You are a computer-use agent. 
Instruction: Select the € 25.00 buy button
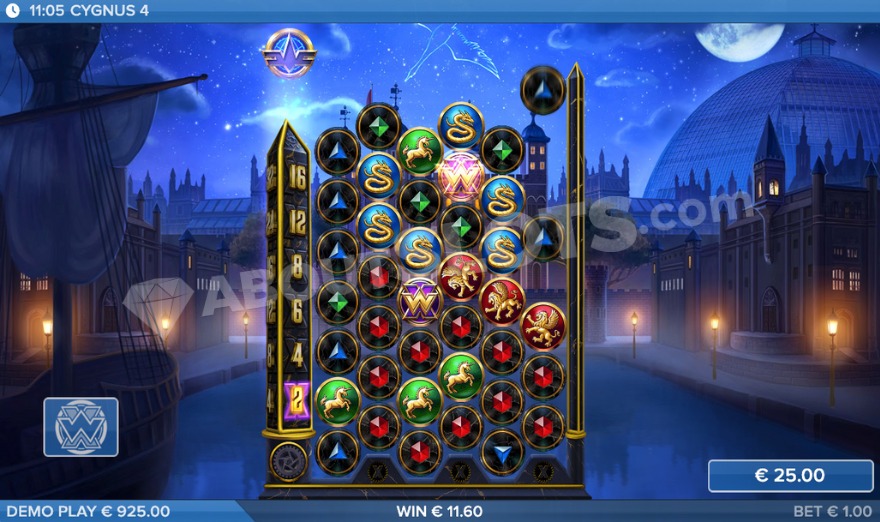point(790,476)
